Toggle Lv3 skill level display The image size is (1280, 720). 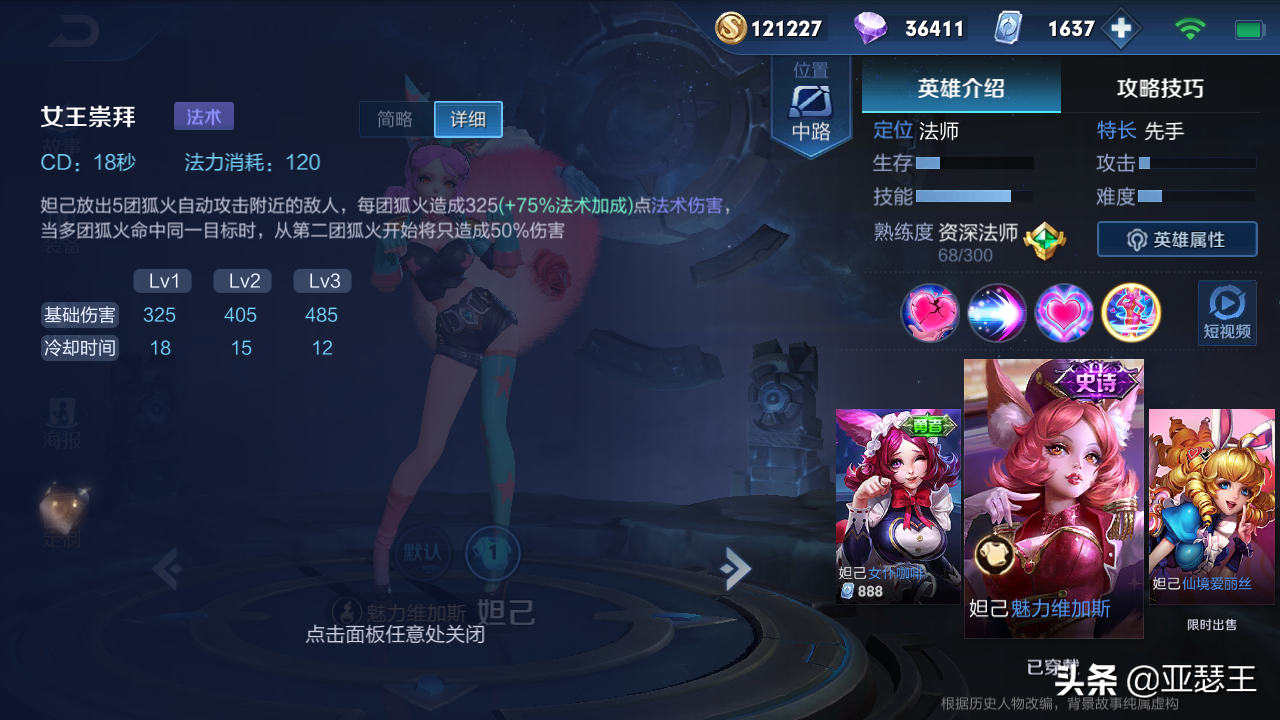click(321, 281)
